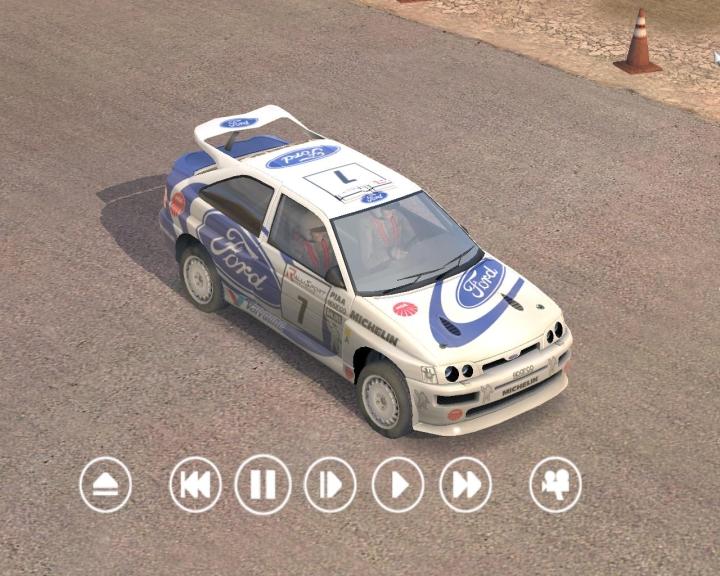Fast forward the replay
Viewport: 720px width, 576px height.
point(466,485)
